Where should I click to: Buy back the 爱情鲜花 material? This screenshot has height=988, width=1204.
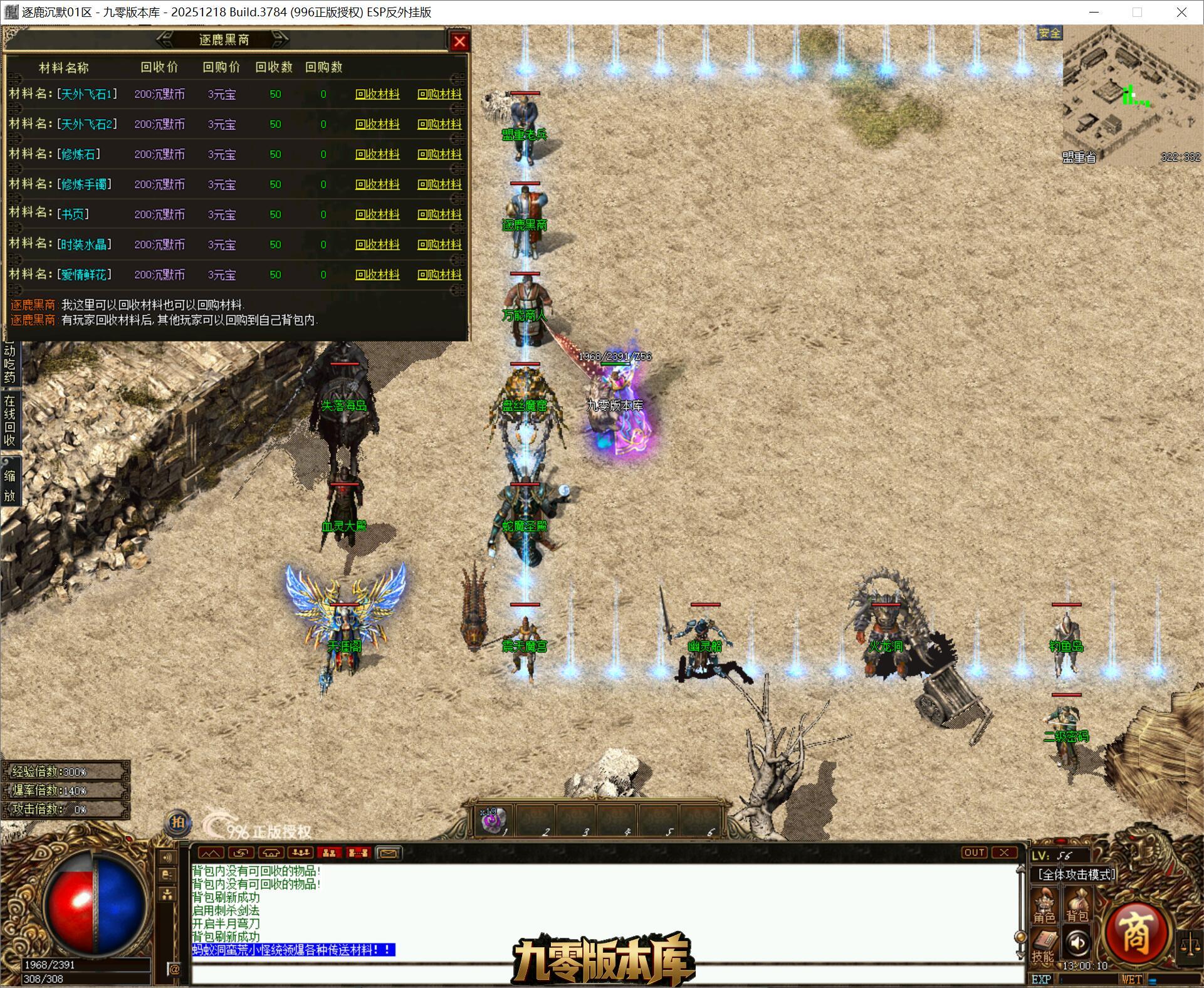pyautogui.click(x=439, y=275)
